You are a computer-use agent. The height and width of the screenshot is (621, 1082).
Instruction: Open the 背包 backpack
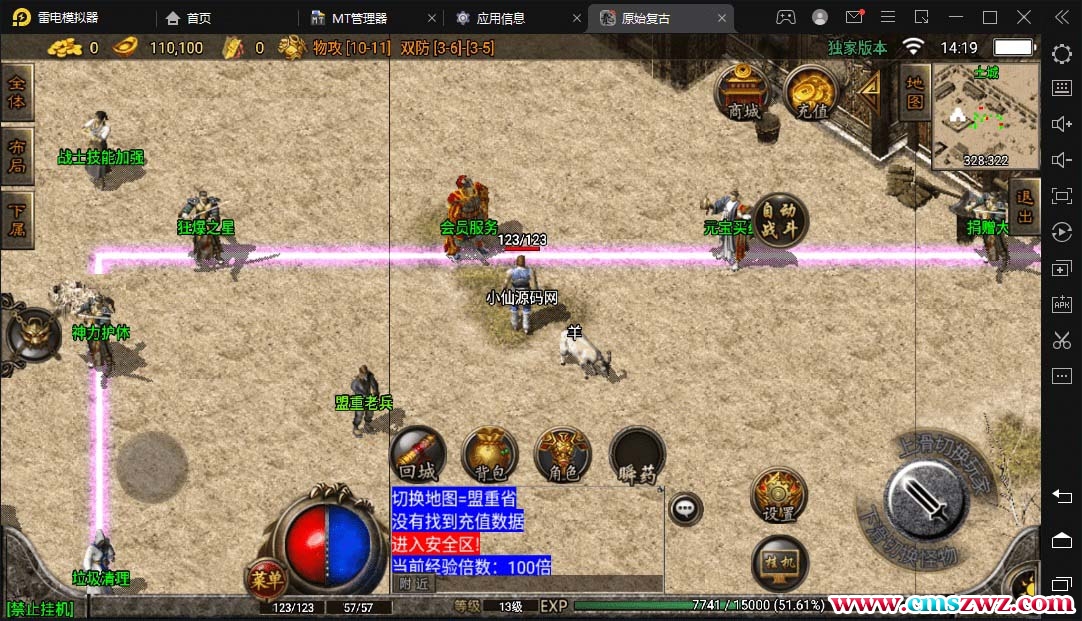490,457
